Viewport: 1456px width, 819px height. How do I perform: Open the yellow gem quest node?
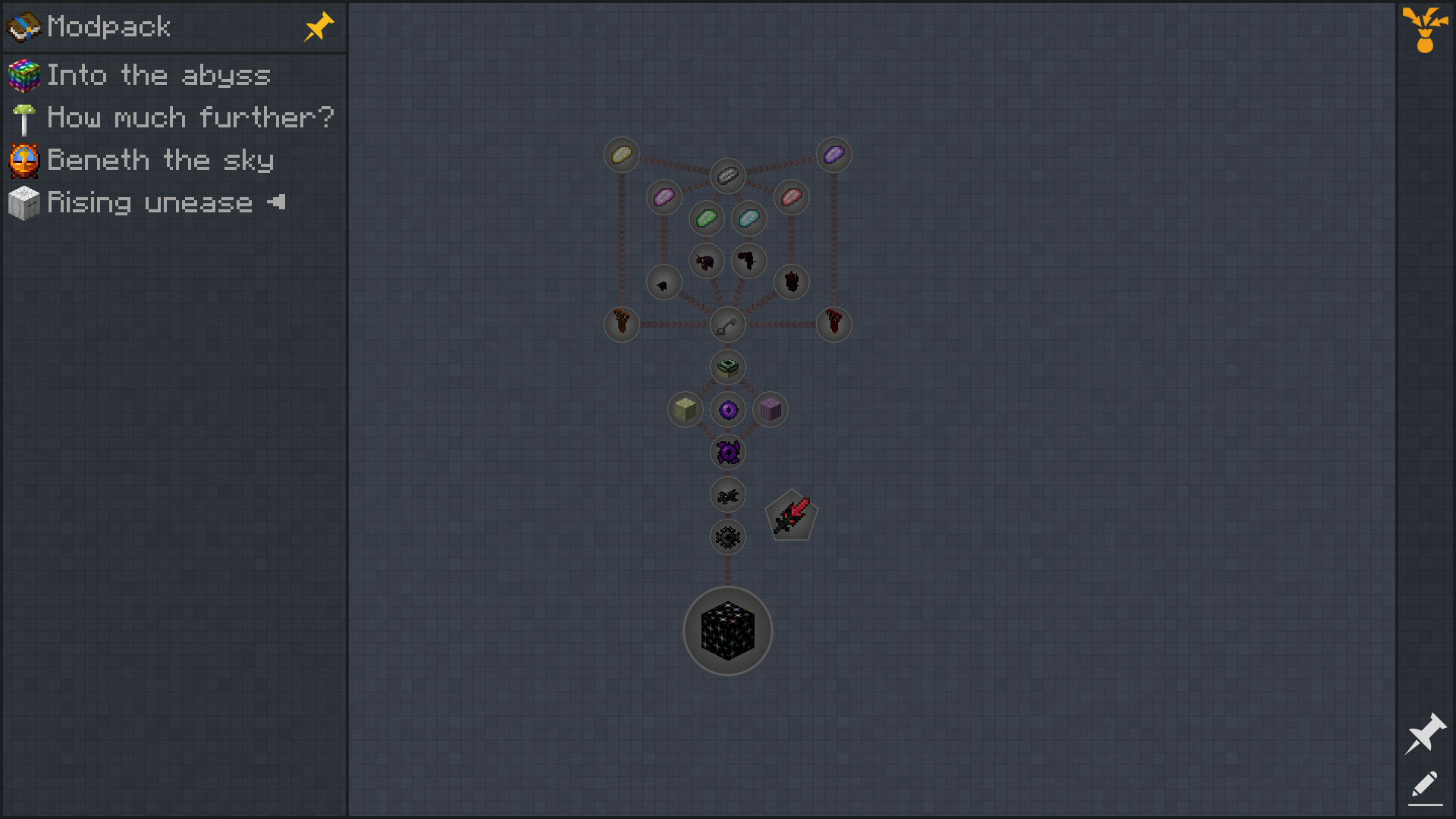tap(622, 155)
